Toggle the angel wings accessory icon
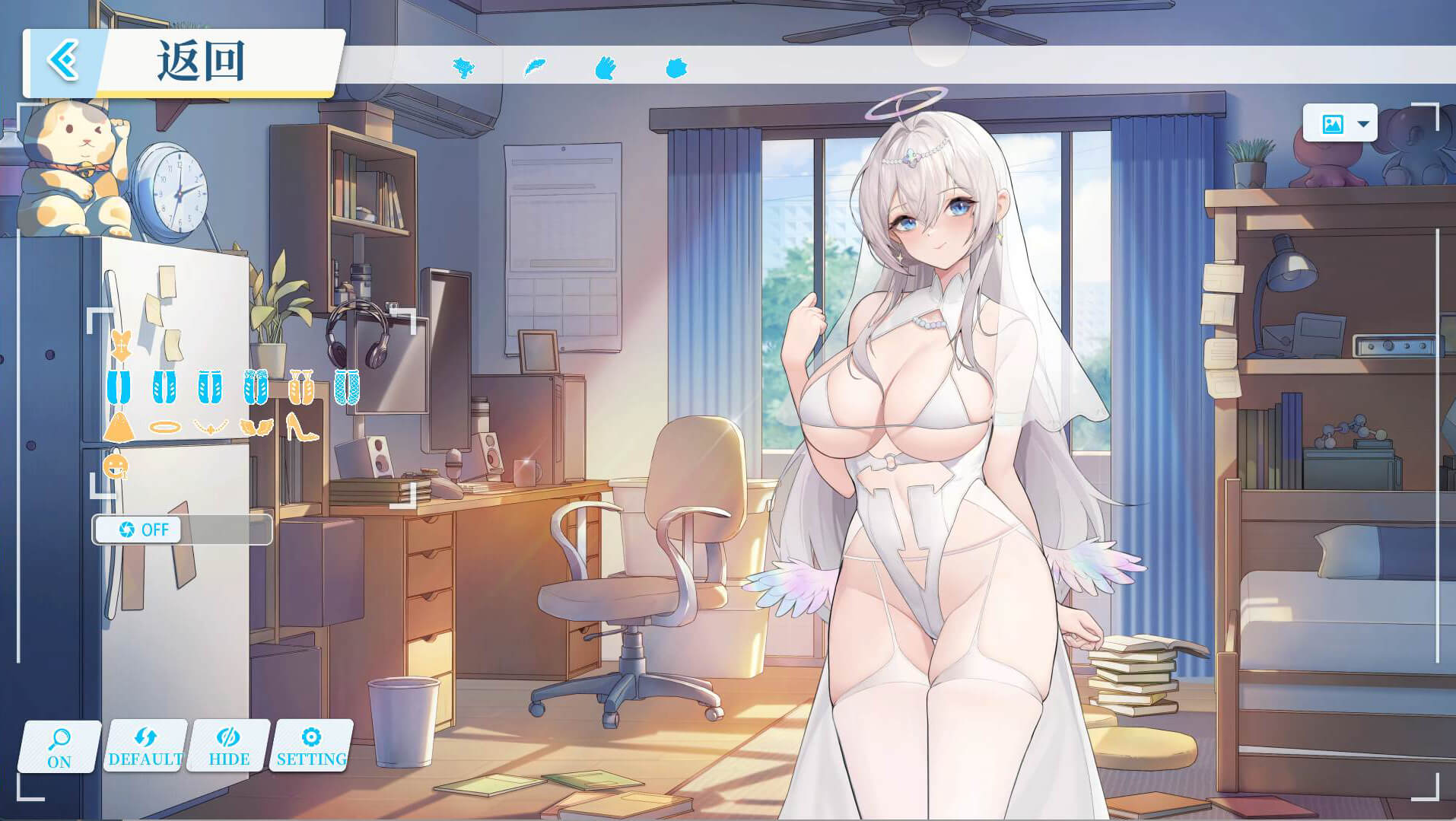1456x821 pixels. point(256,427)
